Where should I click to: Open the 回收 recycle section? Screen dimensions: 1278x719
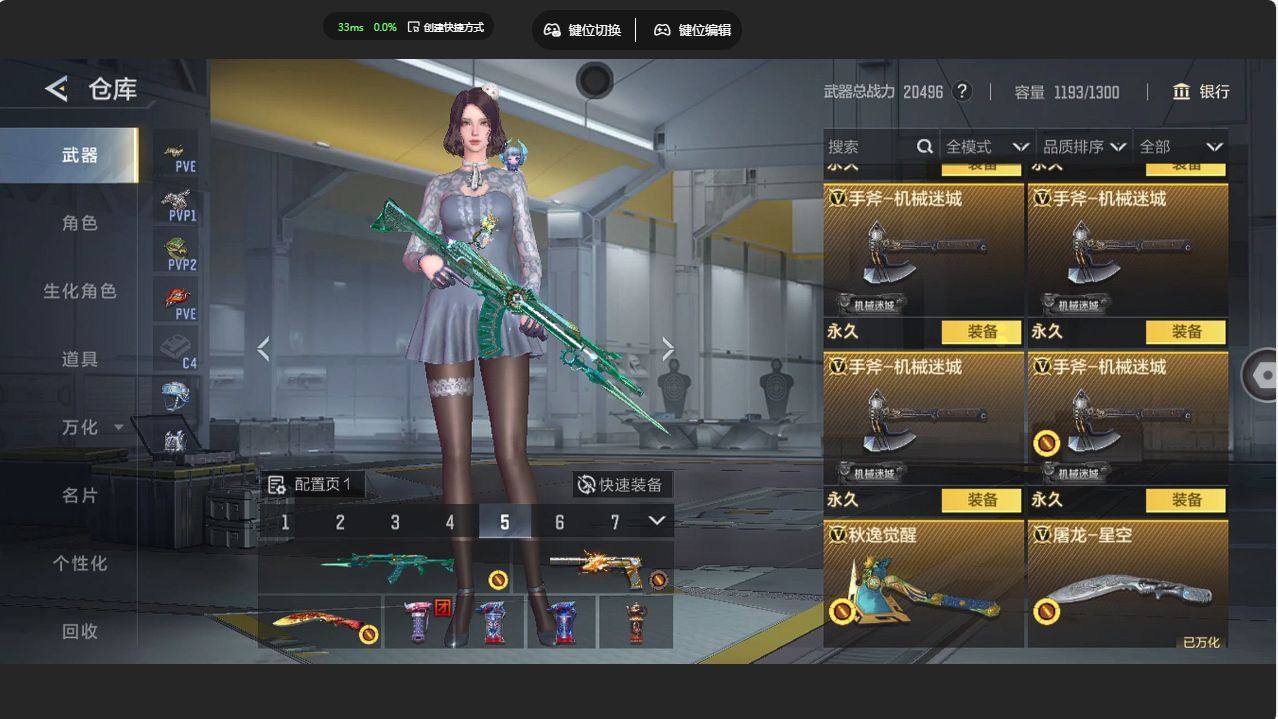pos(80,631)
